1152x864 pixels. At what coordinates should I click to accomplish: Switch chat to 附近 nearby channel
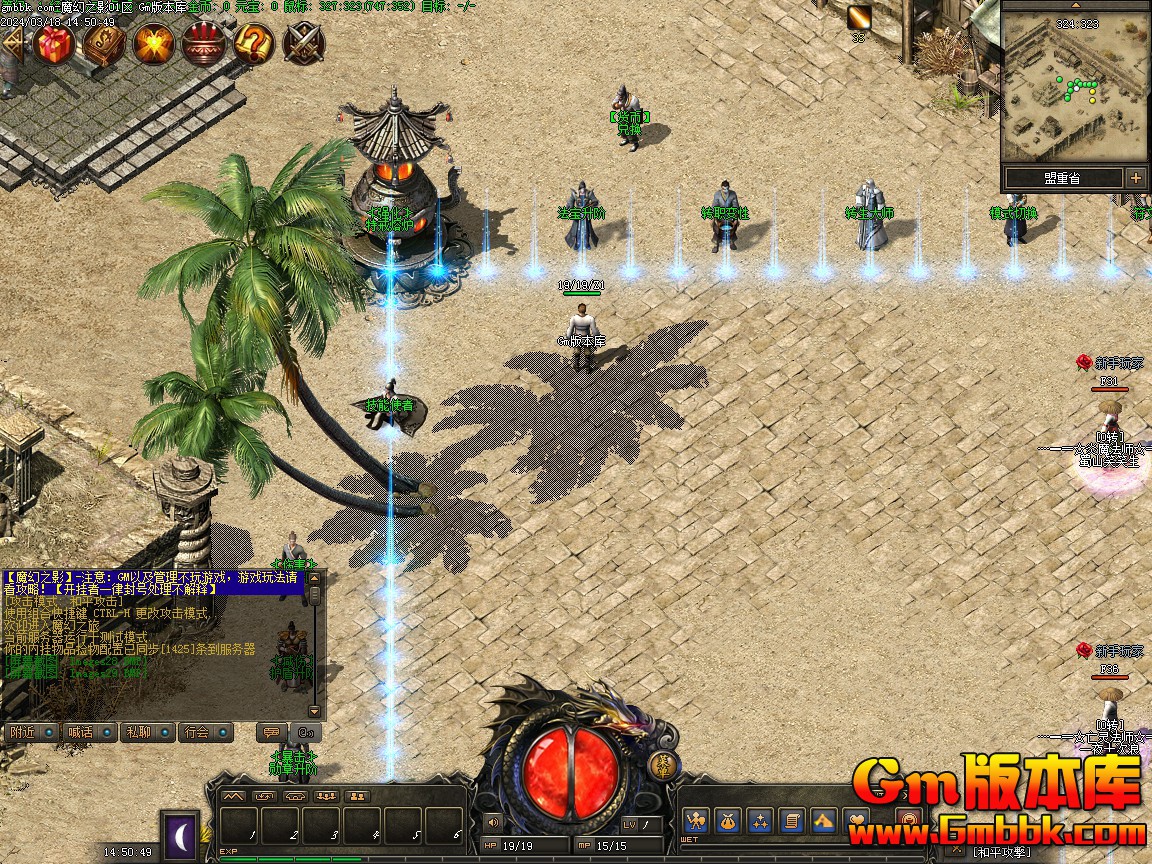[29, 732]
